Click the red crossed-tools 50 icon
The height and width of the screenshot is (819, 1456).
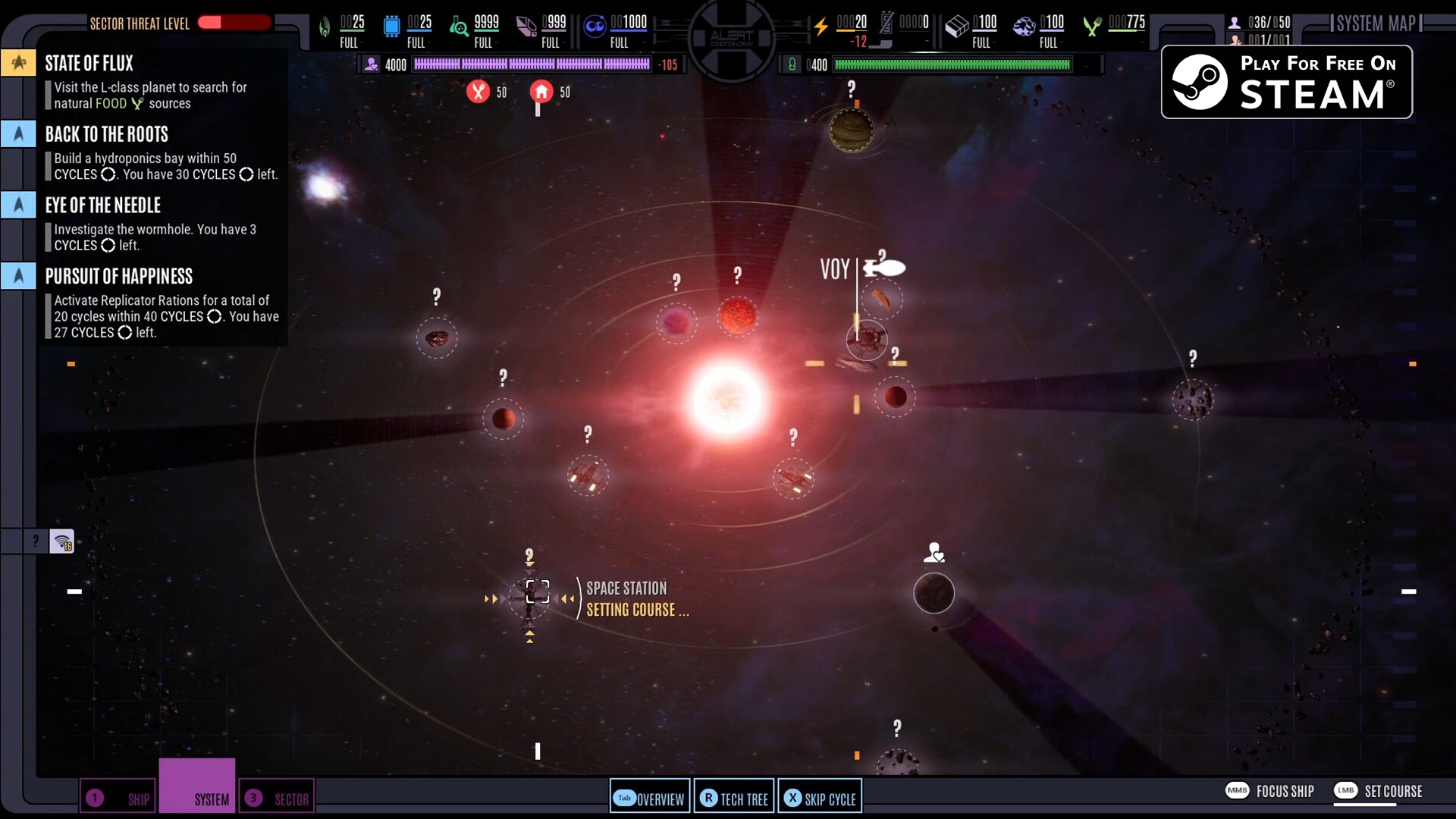click(x=478, y=92)
